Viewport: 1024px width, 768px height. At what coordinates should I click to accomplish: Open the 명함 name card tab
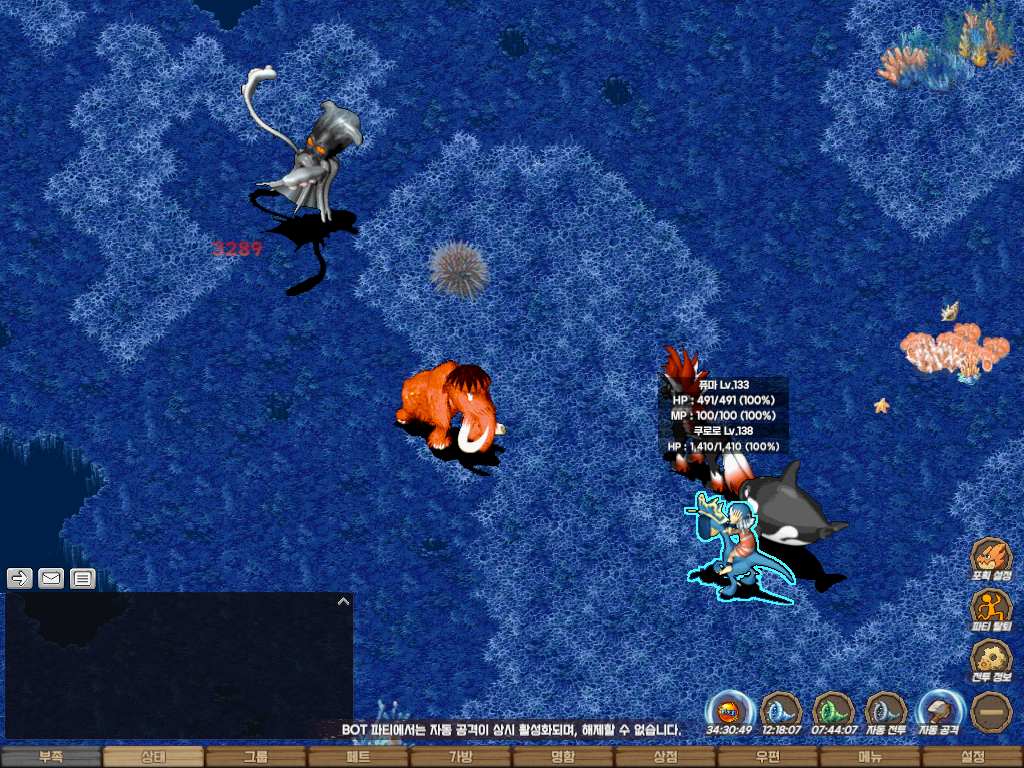point(563,757)
